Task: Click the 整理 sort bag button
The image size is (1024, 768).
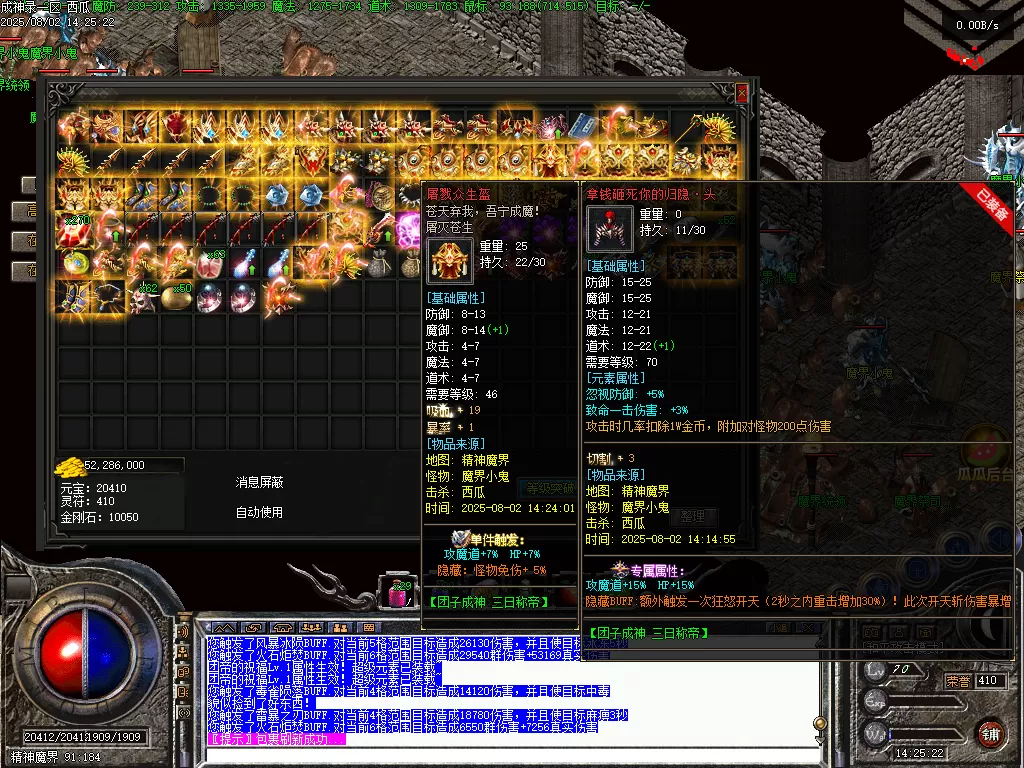Action: (691, 516)
